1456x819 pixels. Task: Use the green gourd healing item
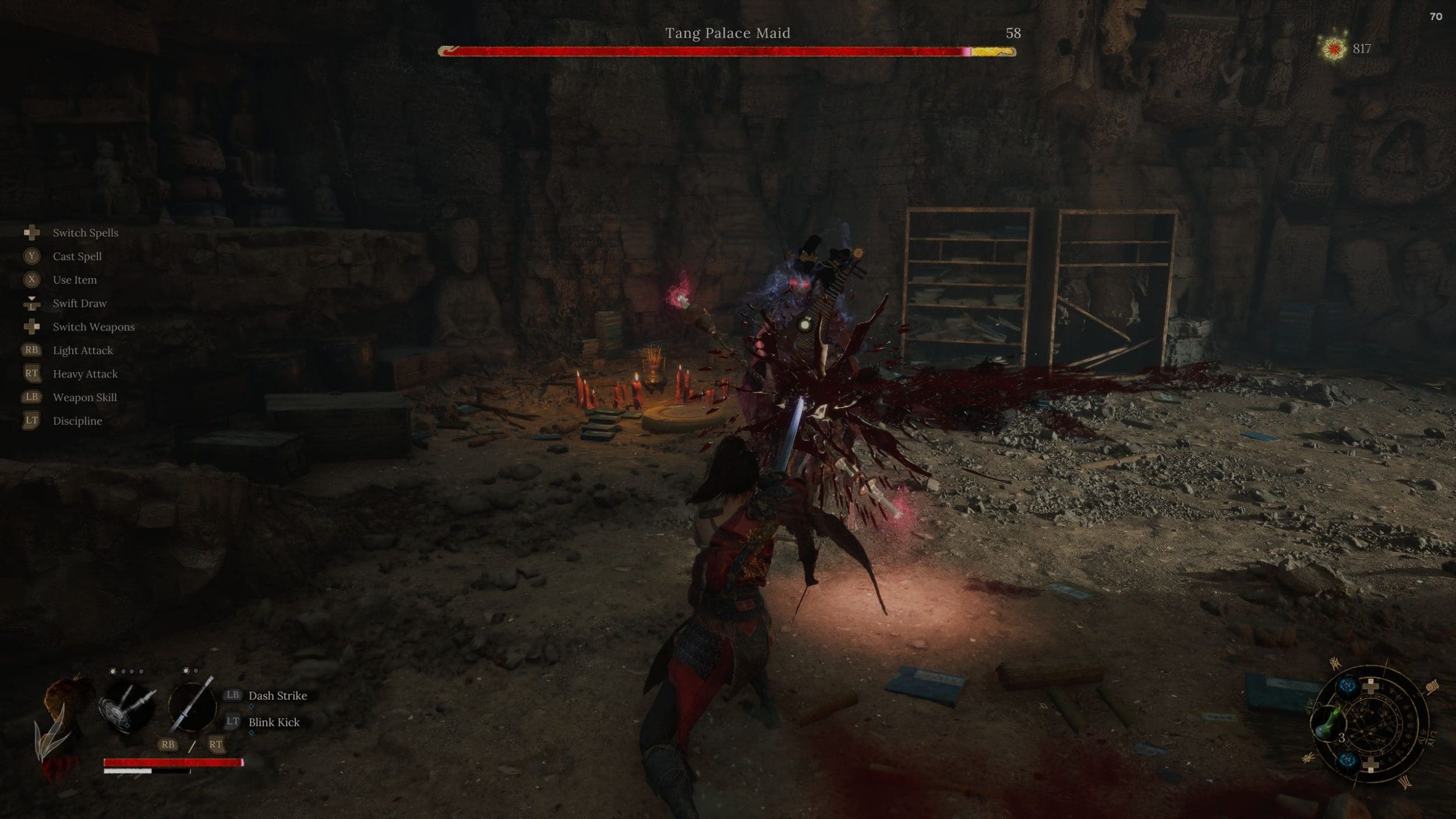pos(1327,724)
